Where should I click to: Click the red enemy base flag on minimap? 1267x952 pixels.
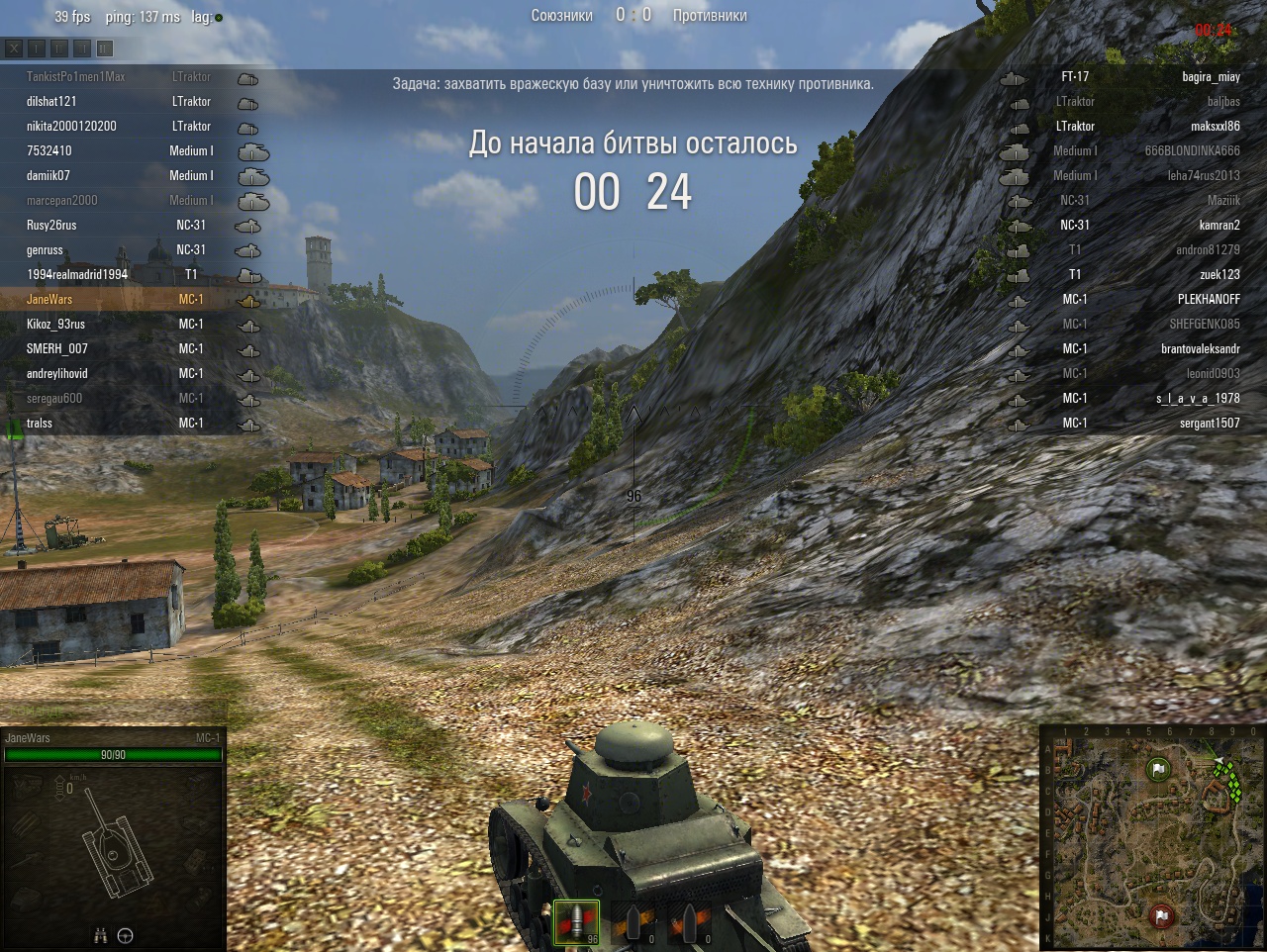[1161, 915]
